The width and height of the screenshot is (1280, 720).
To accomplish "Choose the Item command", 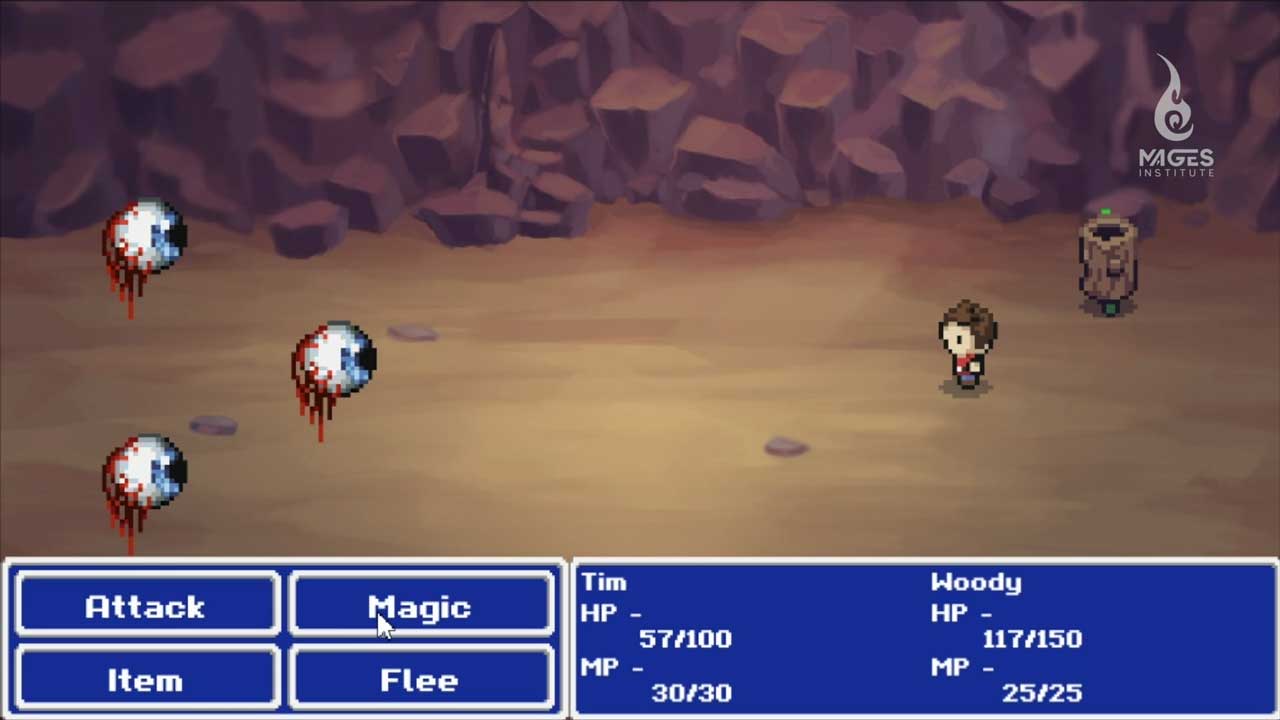I will tap(146, 679).
